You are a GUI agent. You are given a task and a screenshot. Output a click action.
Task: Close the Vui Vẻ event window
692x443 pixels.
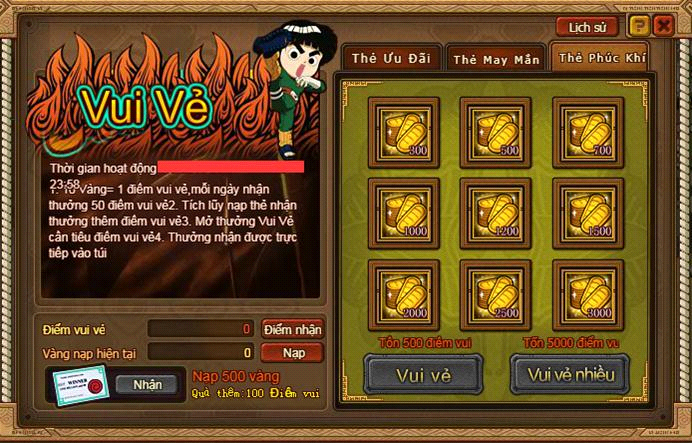click(x=663, y=27)
